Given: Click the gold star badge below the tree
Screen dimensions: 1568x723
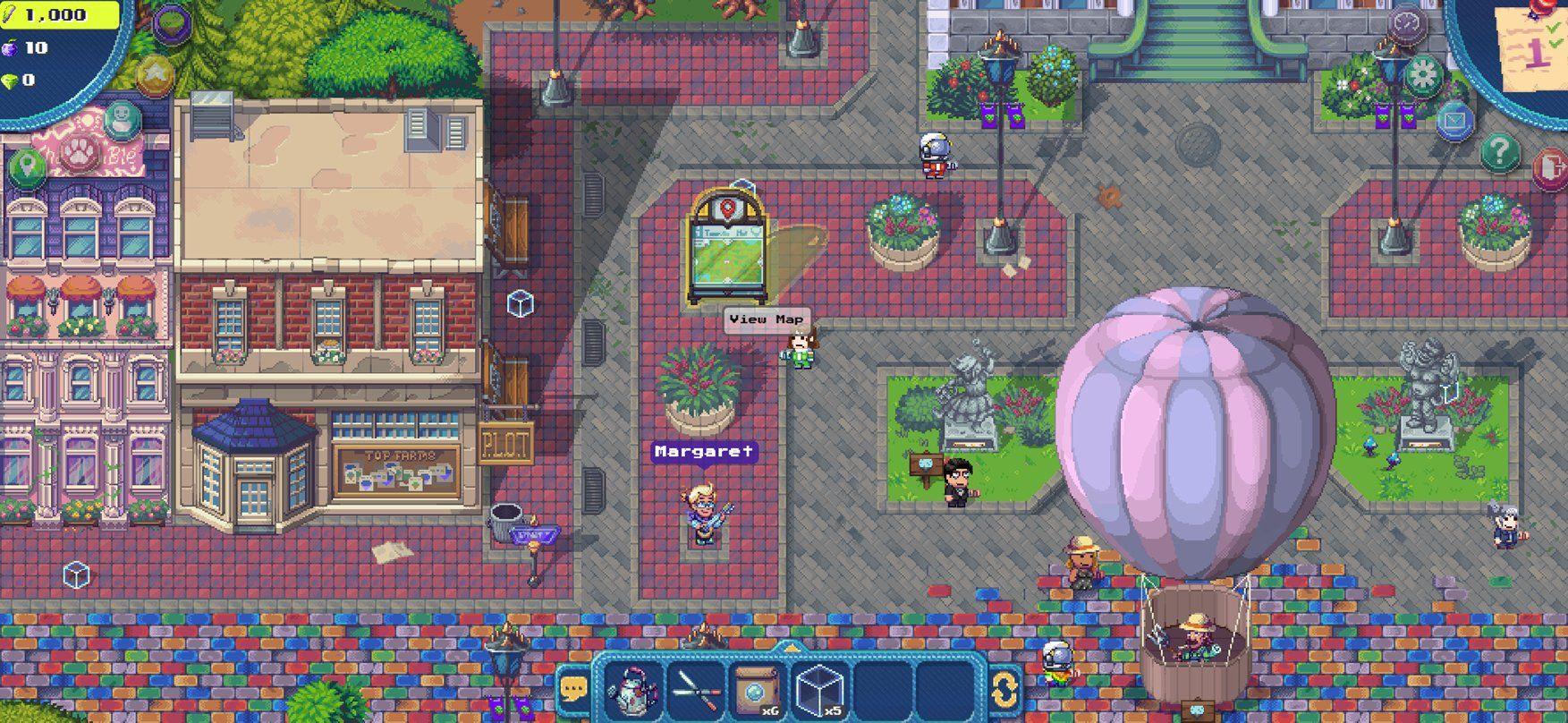Looking at the screenshot, I should [x=155, y=73].
